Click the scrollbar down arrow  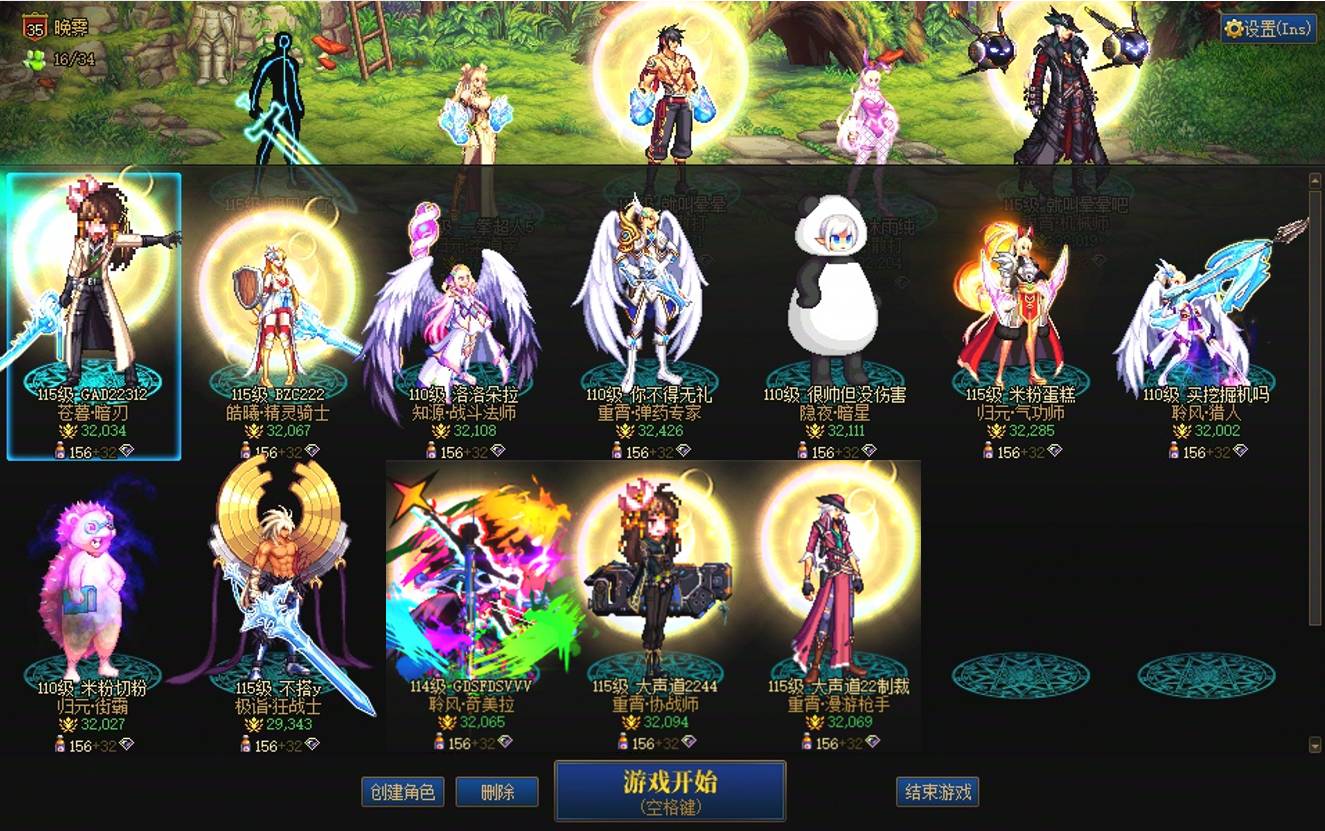1314,745
